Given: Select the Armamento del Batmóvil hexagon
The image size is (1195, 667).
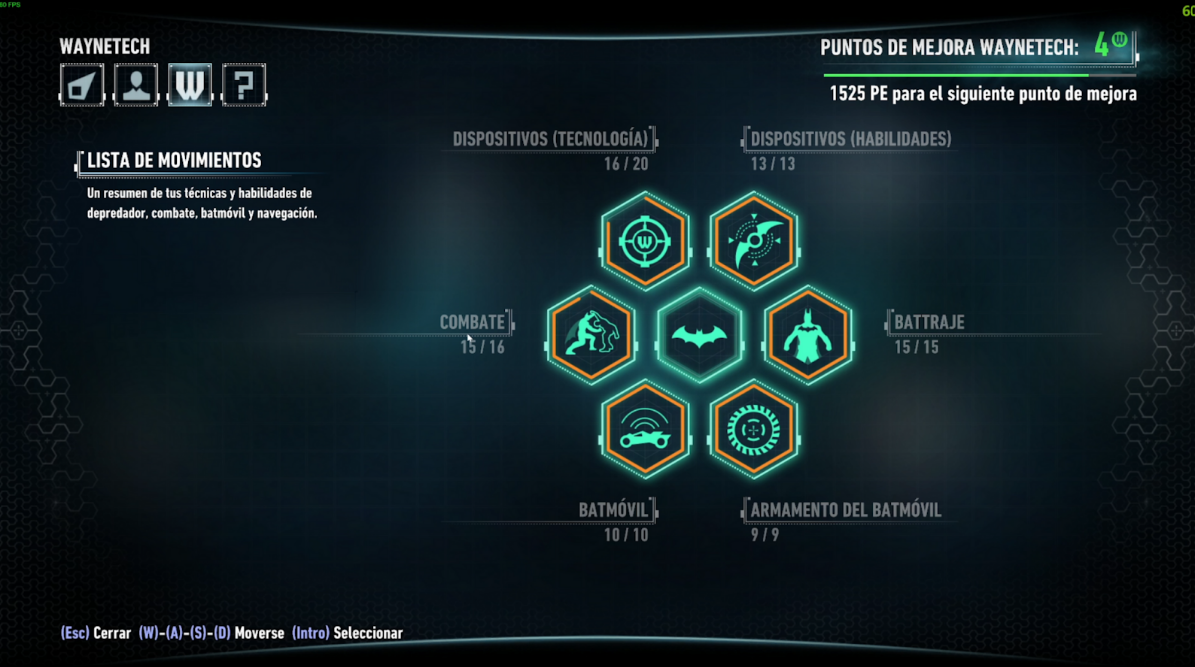Looking at the screenshot, I should coord(754,429).
